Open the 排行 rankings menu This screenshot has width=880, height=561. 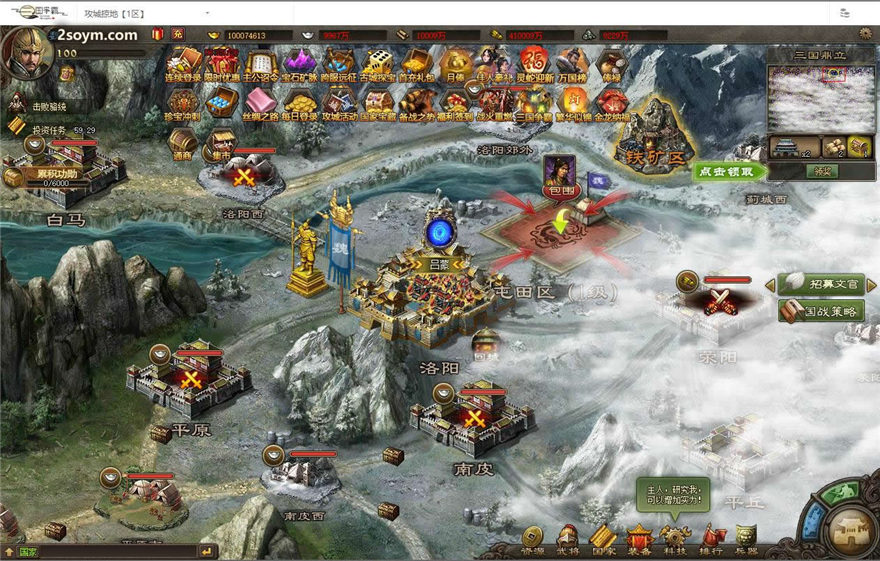click(712, 540)
